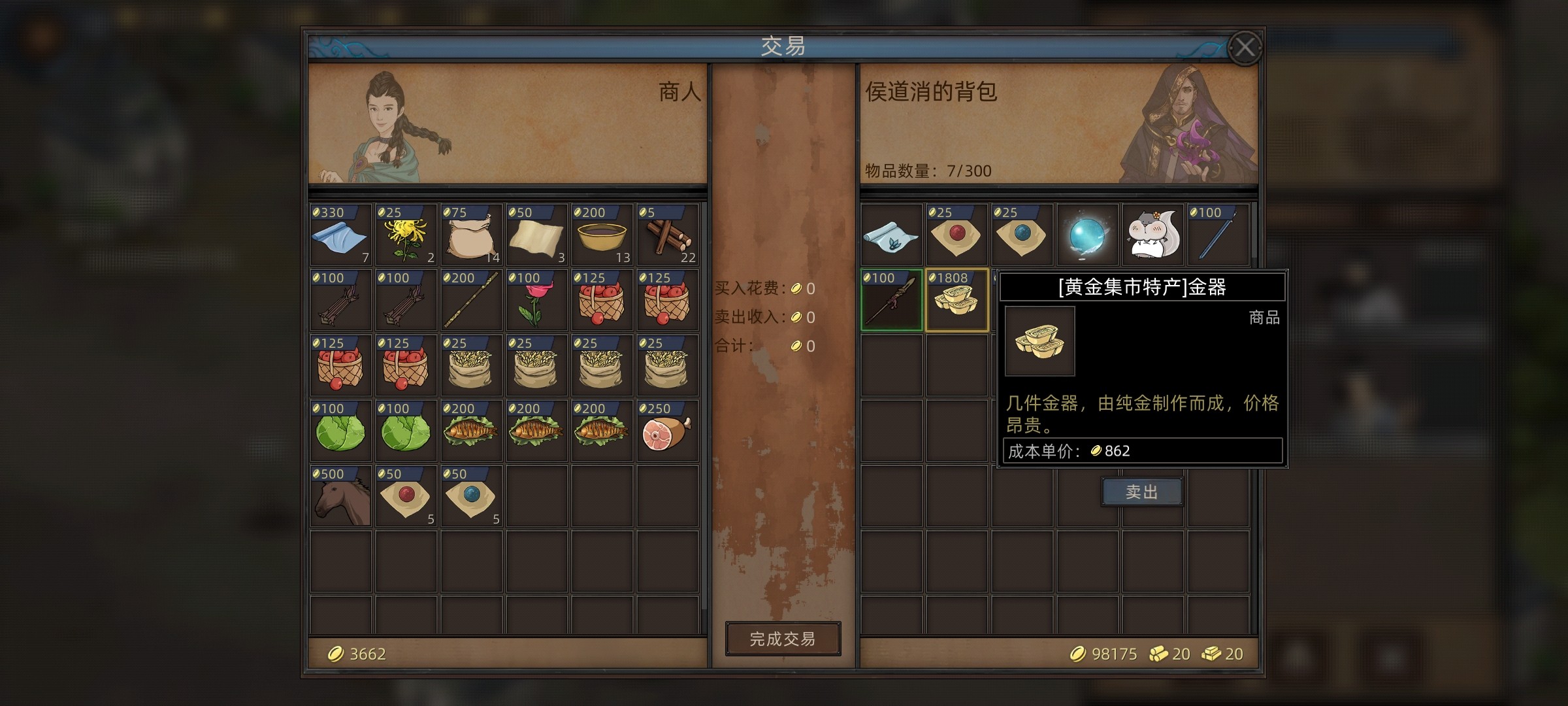Select the firewood logs slot
The height and width of the screenshot is (706, 1568).
[667, 235]
